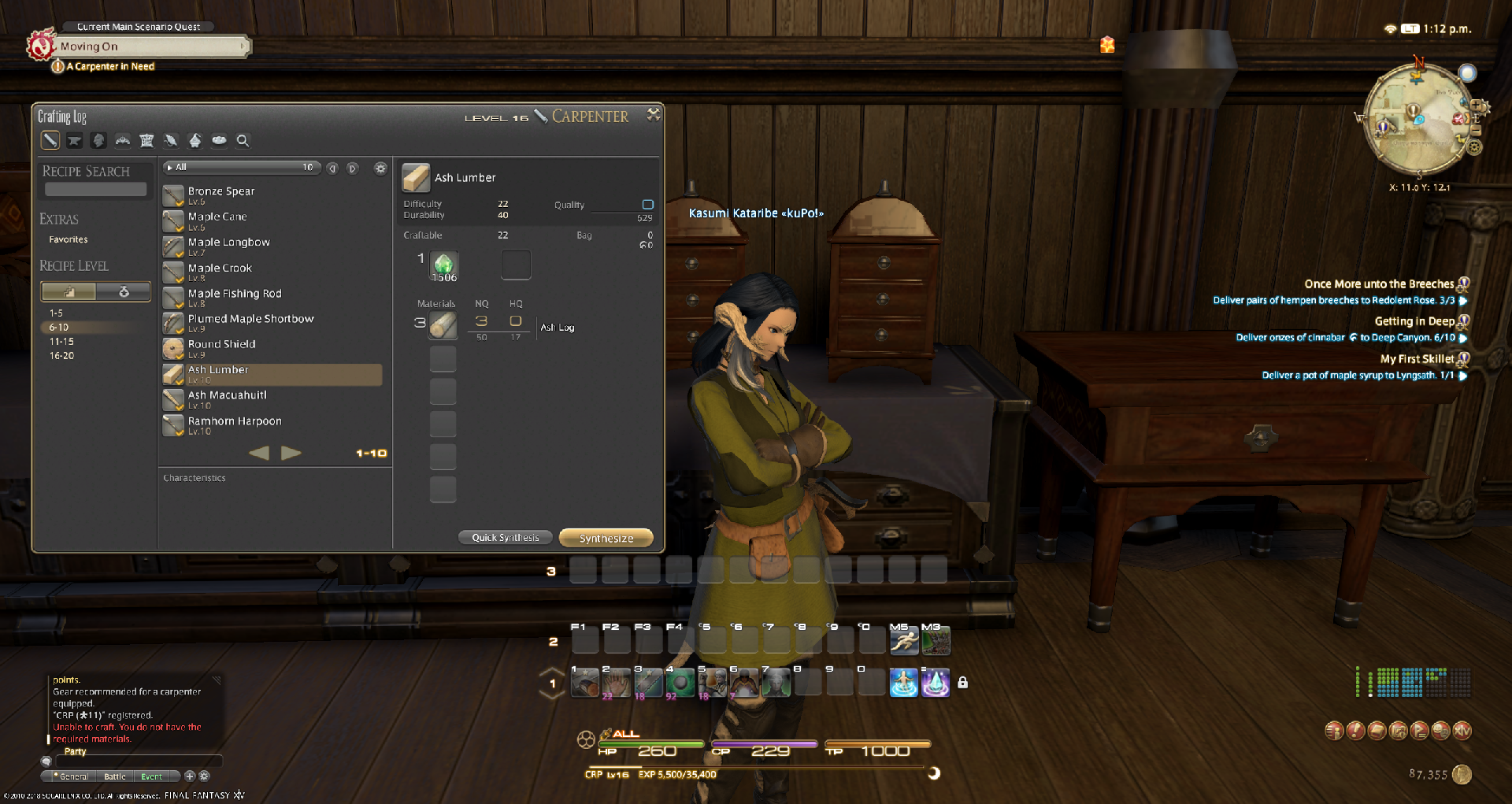
Task: Select the Getting in Deep quest tracker
Action: tap(1414, 321)
